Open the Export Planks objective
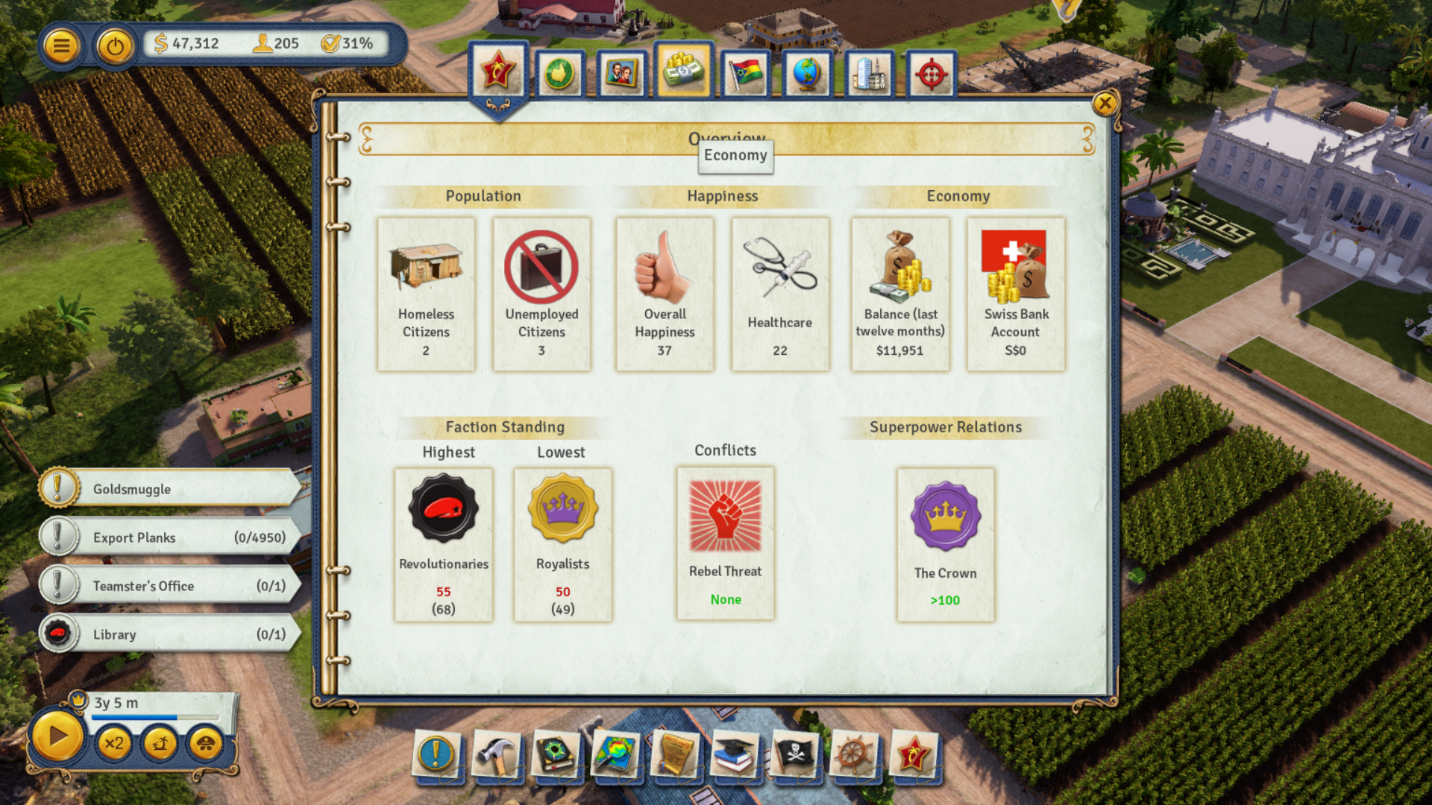Image resolution: width=1432 pixels, height=805 pixels. pos(170,538)
